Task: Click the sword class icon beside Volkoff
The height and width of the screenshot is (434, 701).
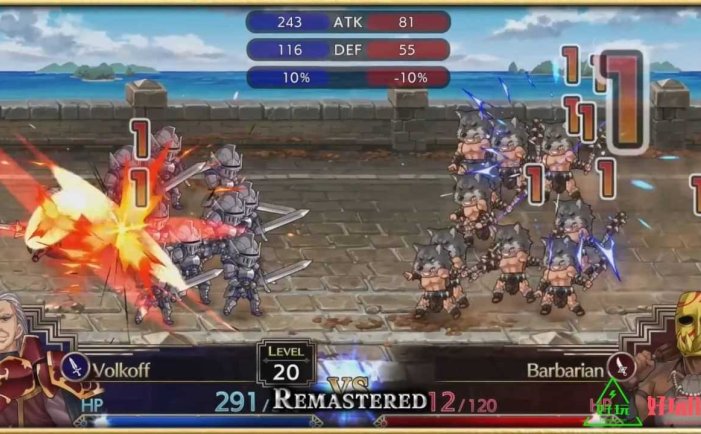Action: pos(76,367)
